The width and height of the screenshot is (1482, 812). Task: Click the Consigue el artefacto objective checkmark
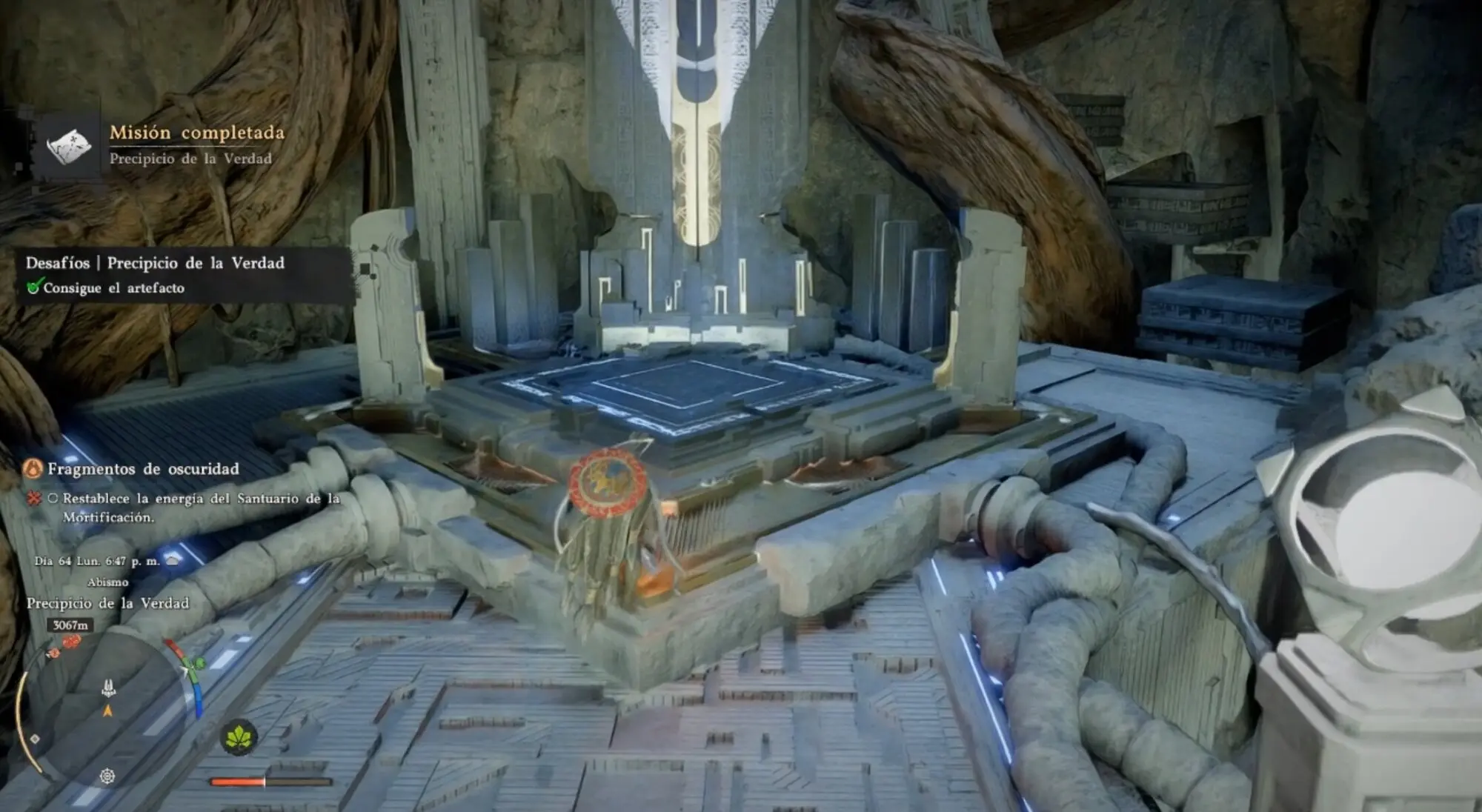[34, 287]
